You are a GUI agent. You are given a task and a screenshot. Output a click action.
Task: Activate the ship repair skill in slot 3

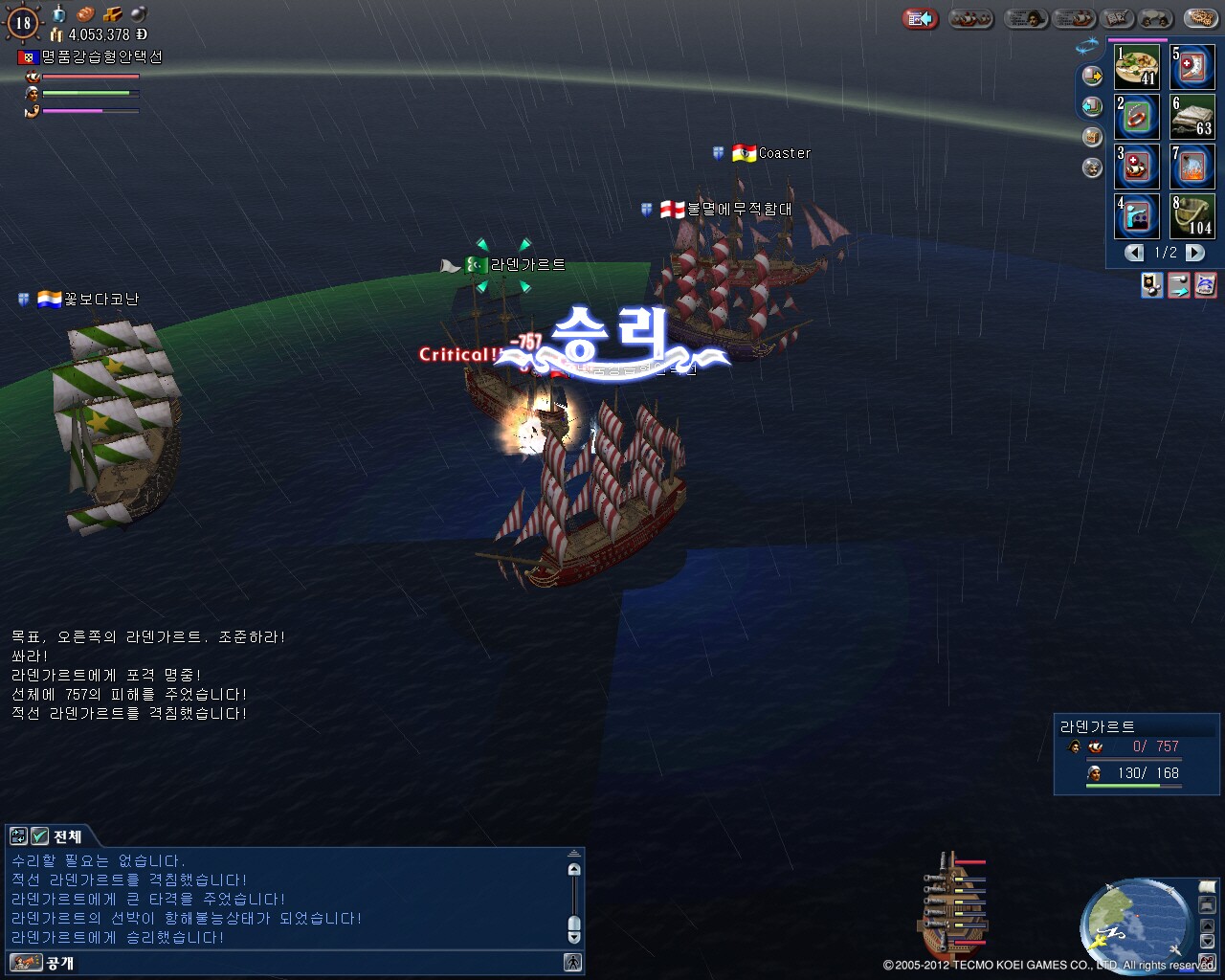click(1136, 167)
